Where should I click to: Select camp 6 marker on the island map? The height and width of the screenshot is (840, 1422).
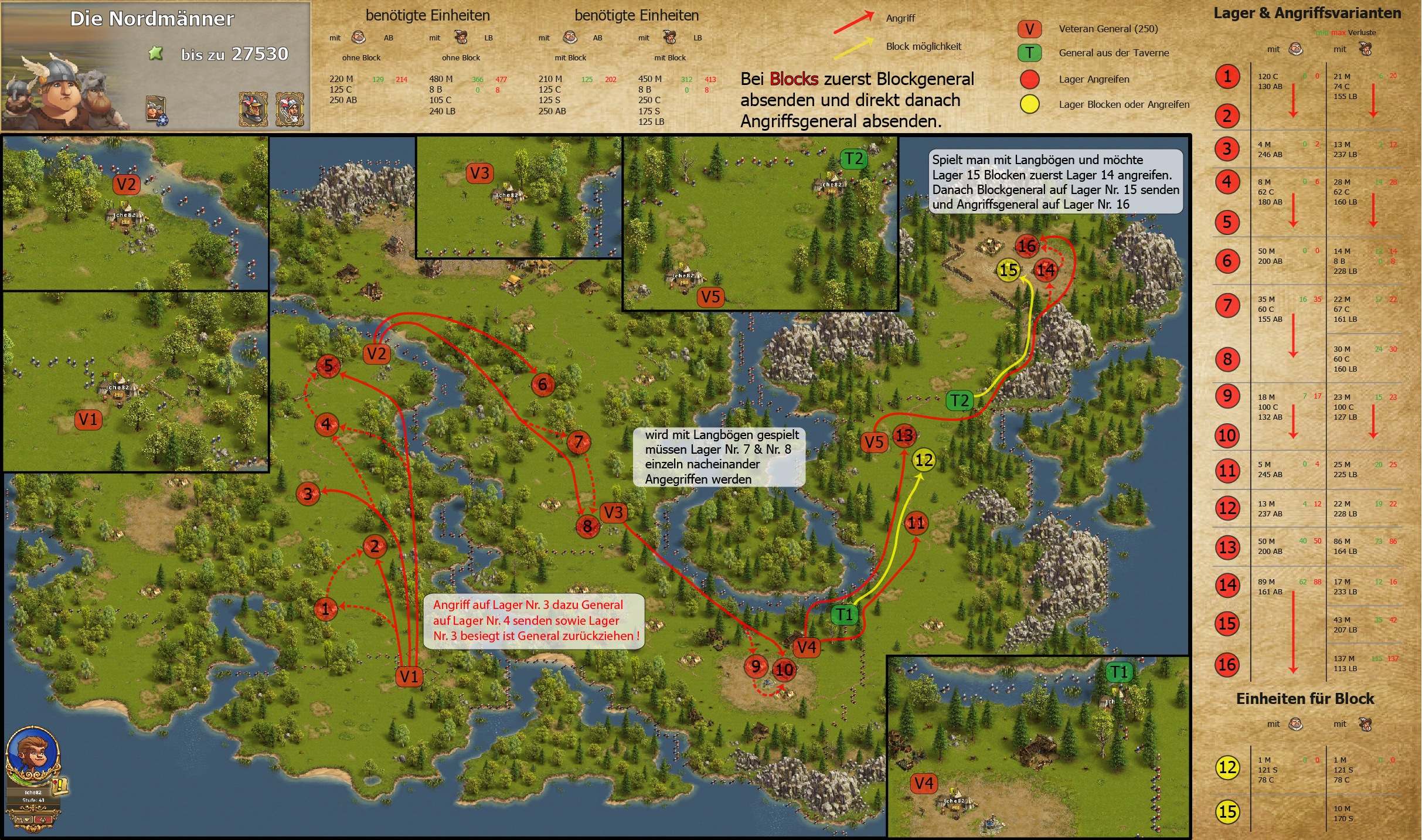[x=543, y=385]
